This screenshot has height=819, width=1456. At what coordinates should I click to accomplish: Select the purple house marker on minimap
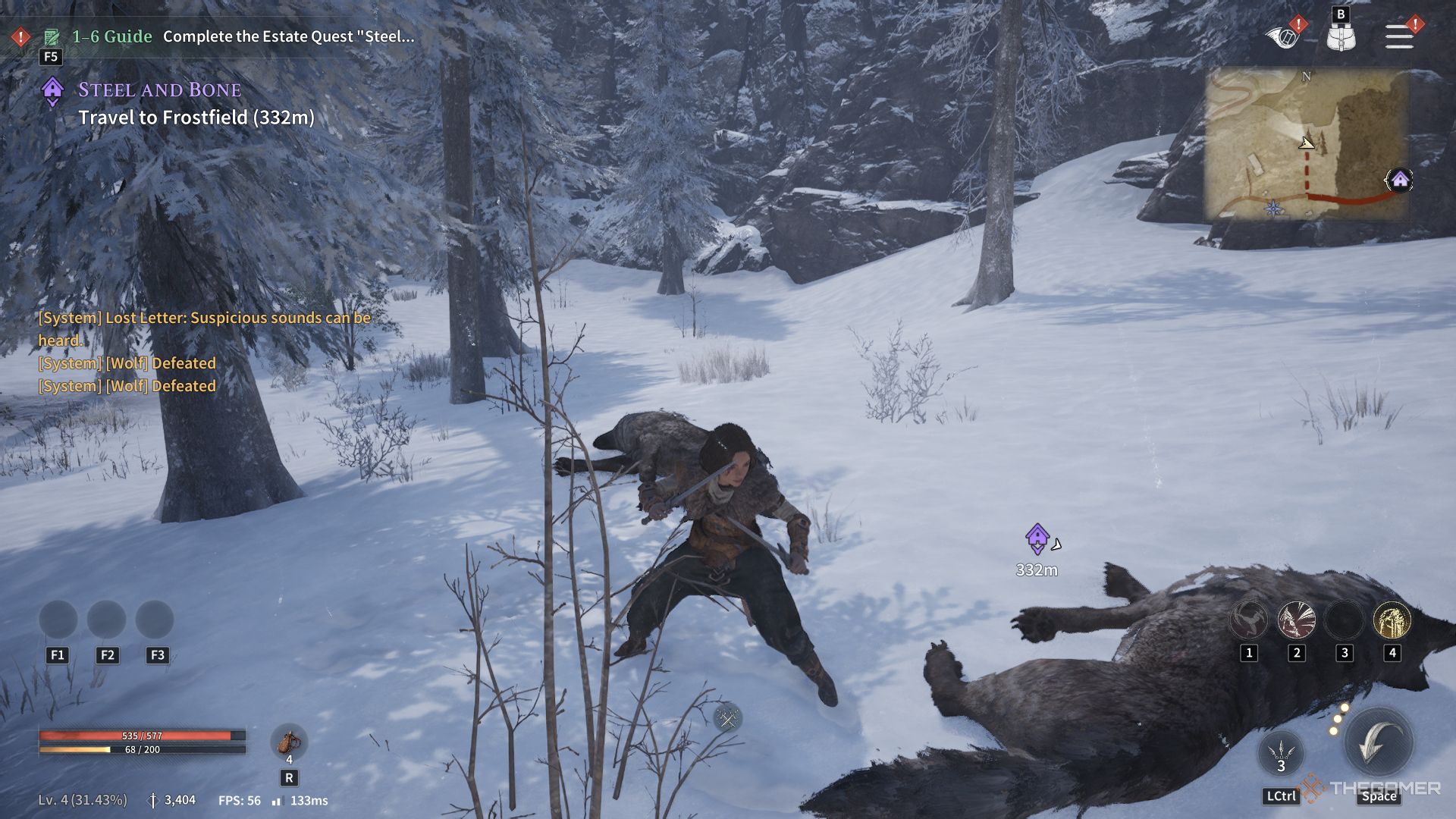1400,180
